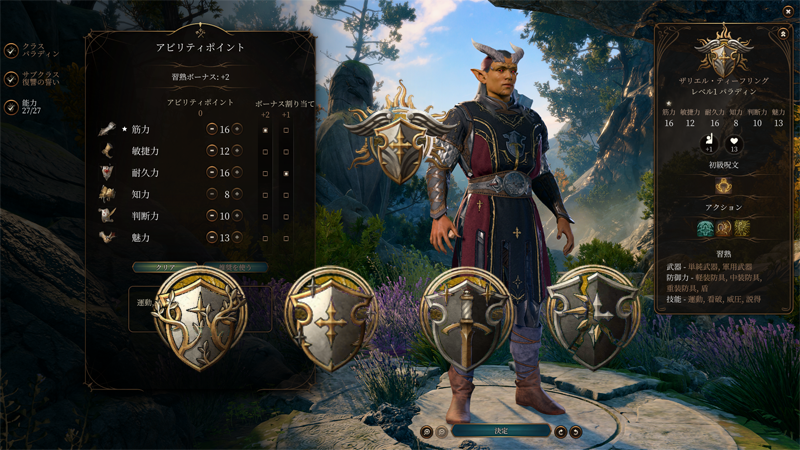Tick the +1 bonus checkbox for 魅力
Screen dimensions: 800x450
coord(286,237)
